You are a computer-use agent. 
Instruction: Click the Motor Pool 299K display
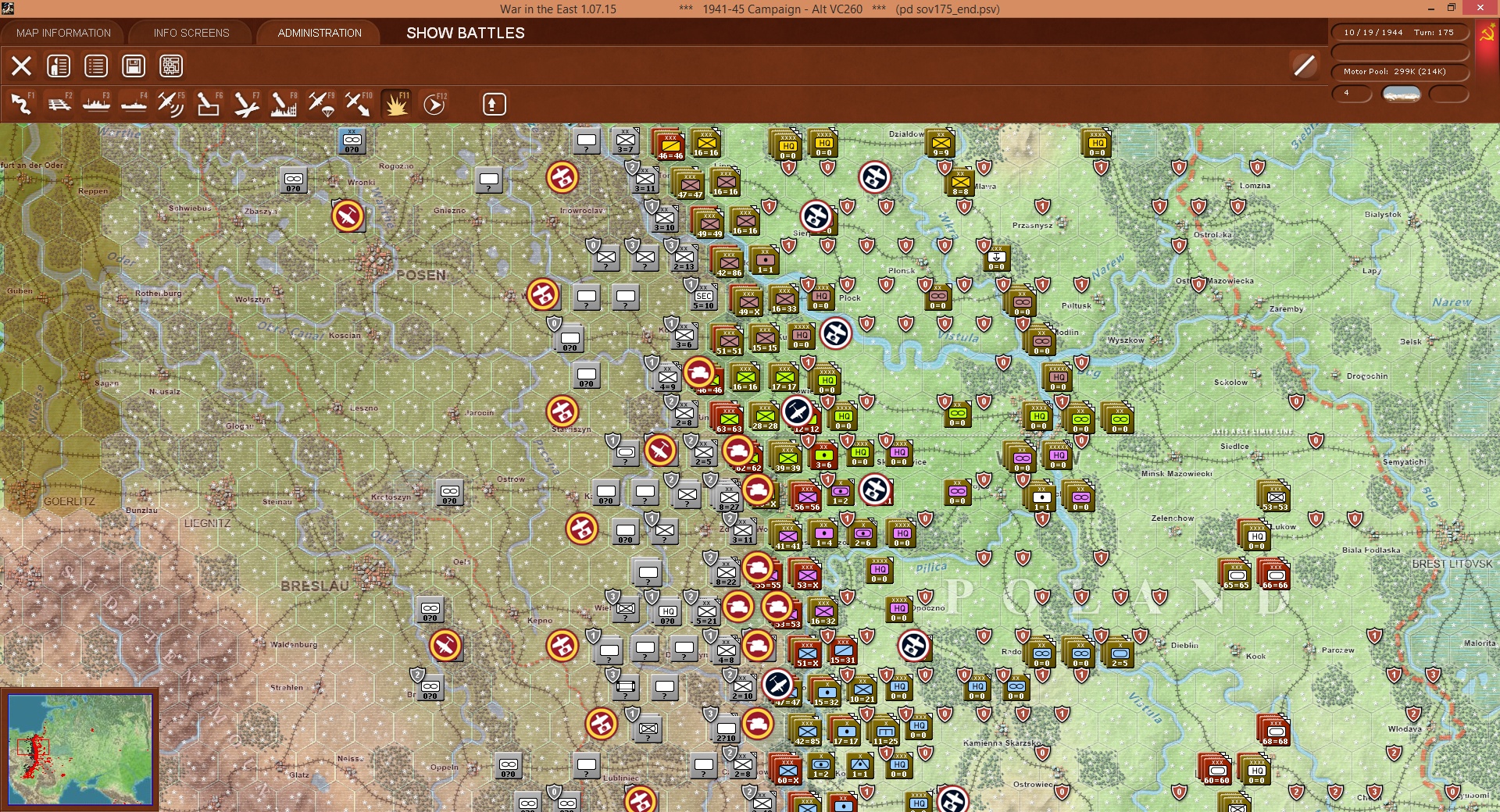pyautogui.click(x=1395, y=71)
